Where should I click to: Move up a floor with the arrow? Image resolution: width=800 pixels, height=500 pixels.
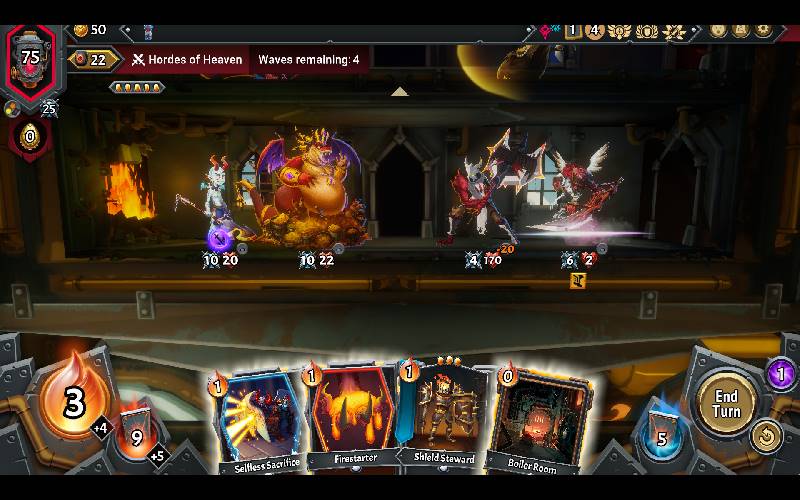(399, 92)
